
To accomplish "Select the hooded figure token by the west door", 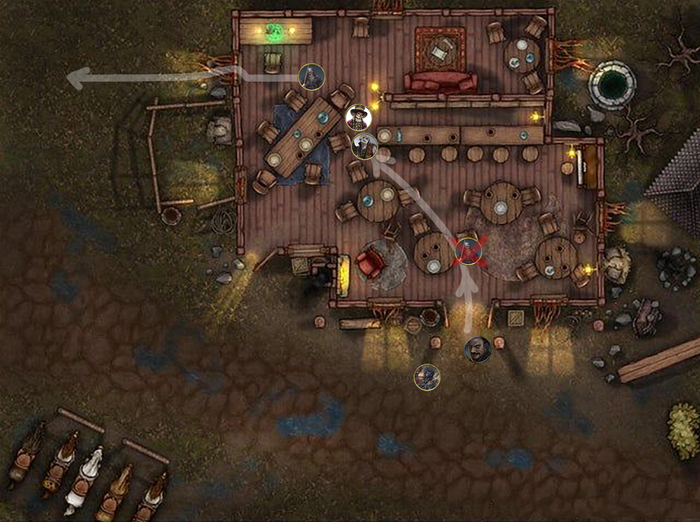I will tap(312, 76).
